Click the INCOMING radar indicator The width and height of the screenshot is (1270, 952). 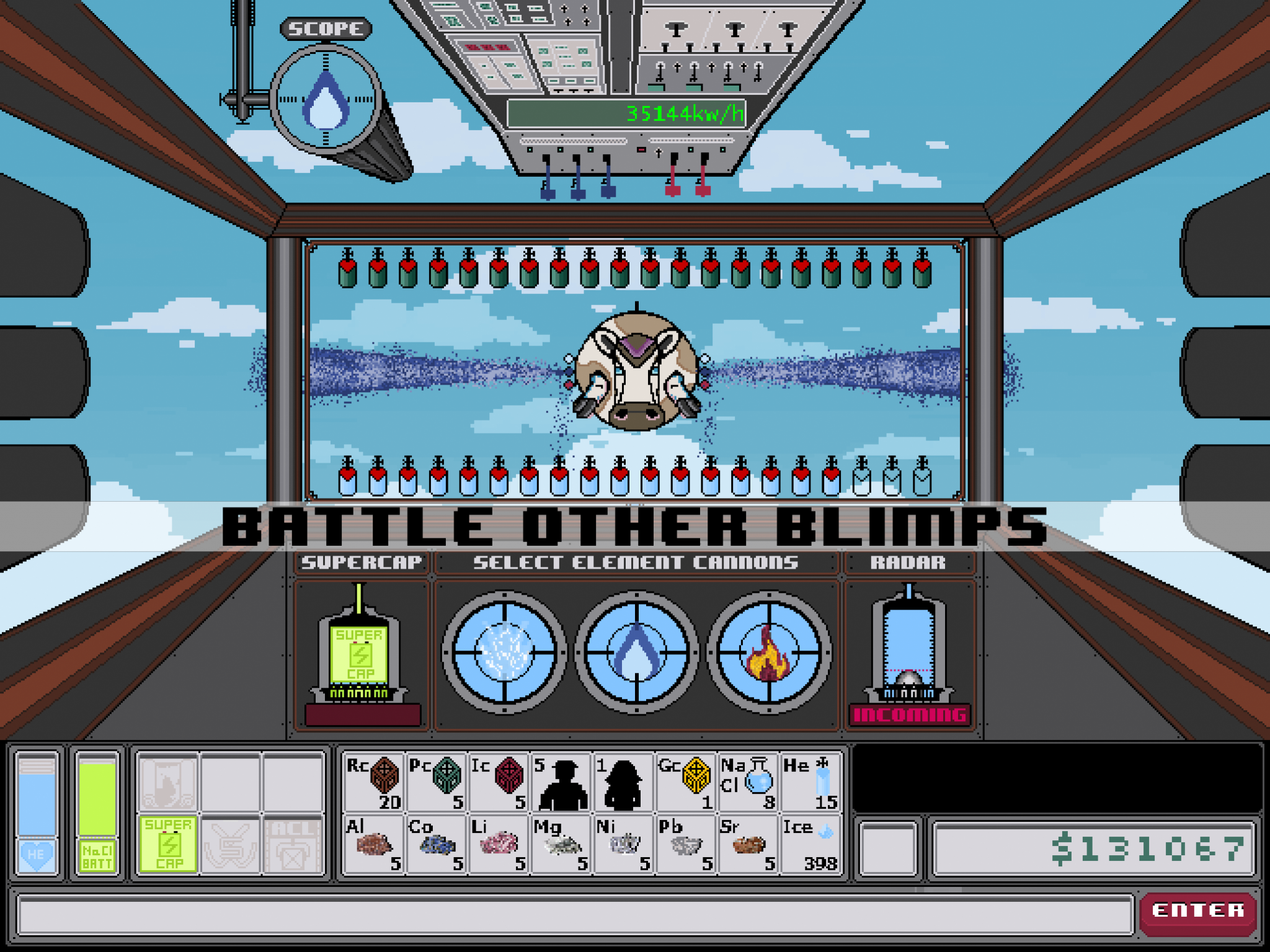(x=910, y=713)
